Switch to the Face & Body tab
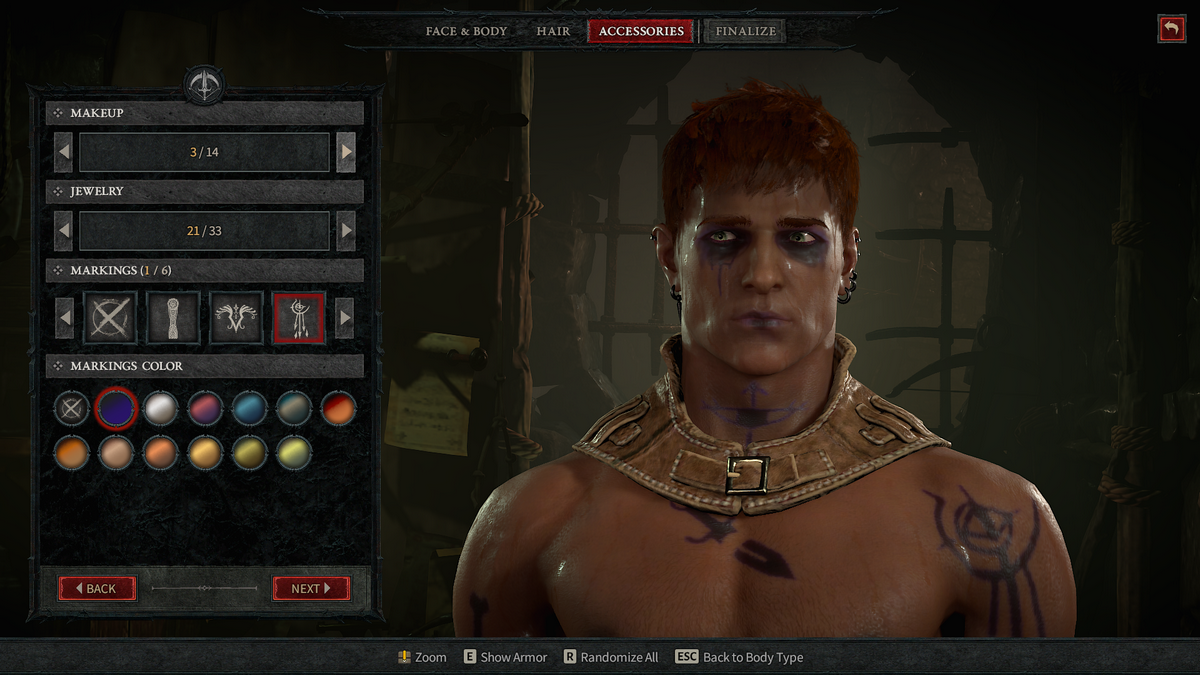 click(466, 31)
